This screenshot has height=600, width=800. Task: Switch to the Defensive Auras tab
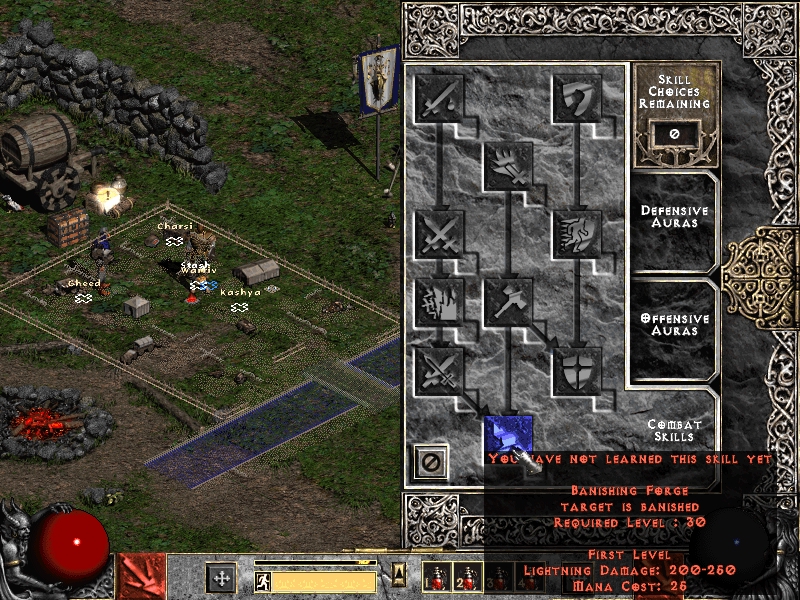(x=674, y=217)
